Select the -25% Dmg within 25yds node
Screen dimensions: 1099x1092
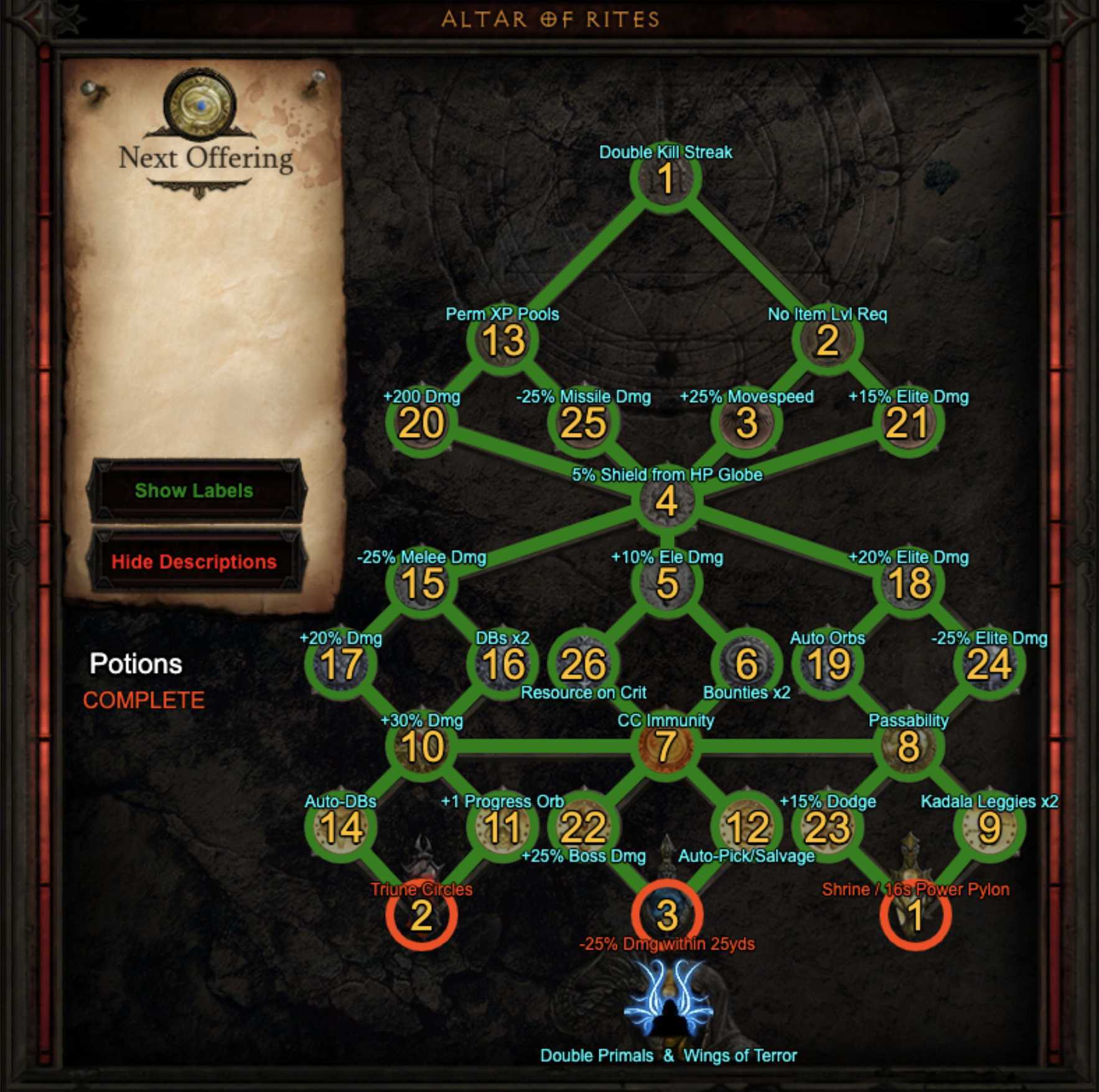(x=666, y=915)
